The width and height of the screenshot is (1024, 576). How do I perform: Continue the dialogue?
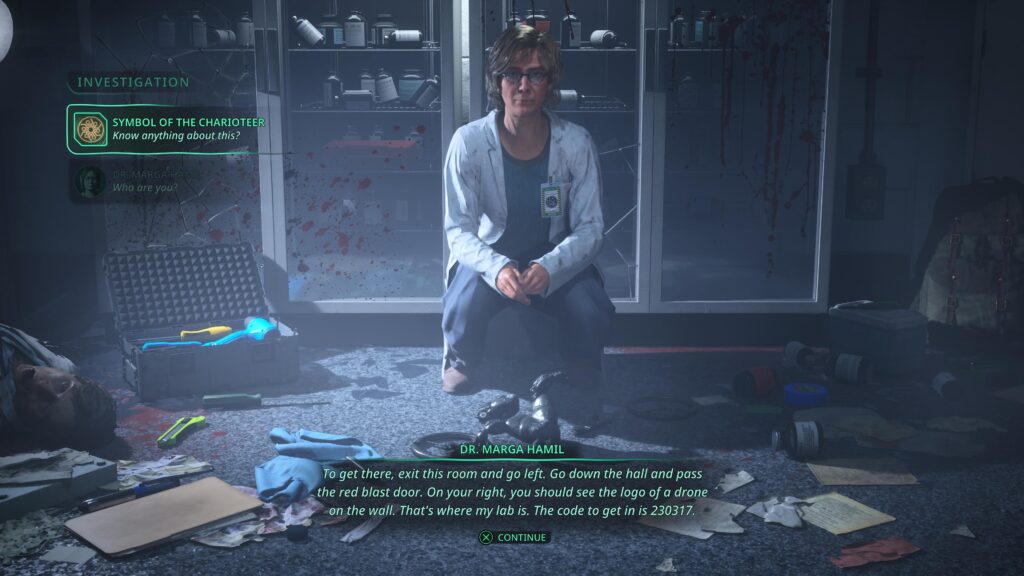point(513,537)
